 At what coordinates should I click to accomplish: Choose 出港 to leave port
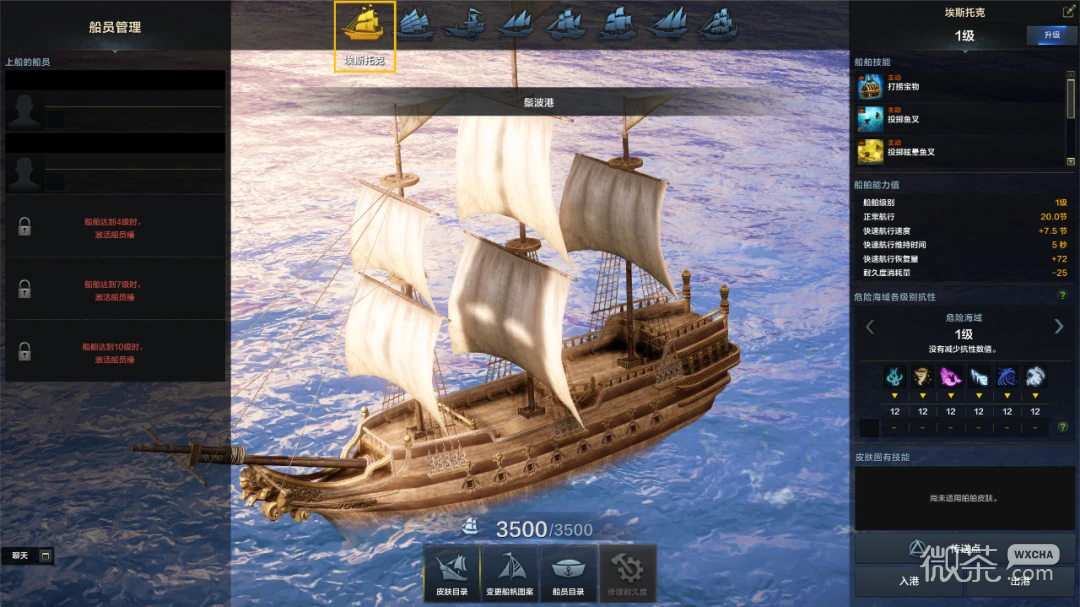(x=1019, y=580)
